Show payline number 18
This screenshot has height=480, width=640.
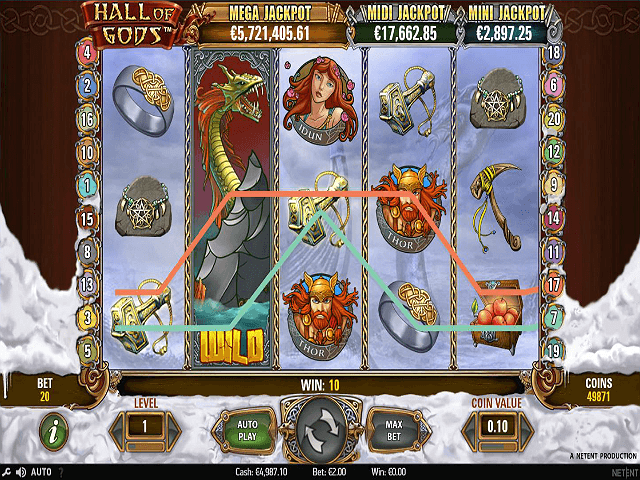click(x=553, y=52)
